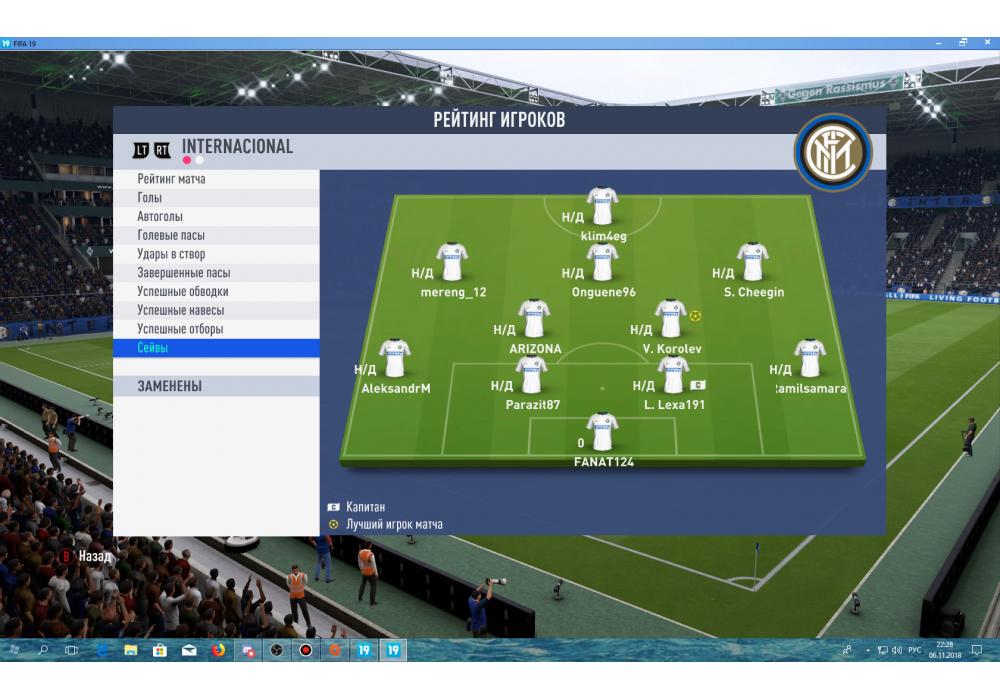Select player V. Korolev
The image size is (1000, 700).
click(x=669, y=319)
